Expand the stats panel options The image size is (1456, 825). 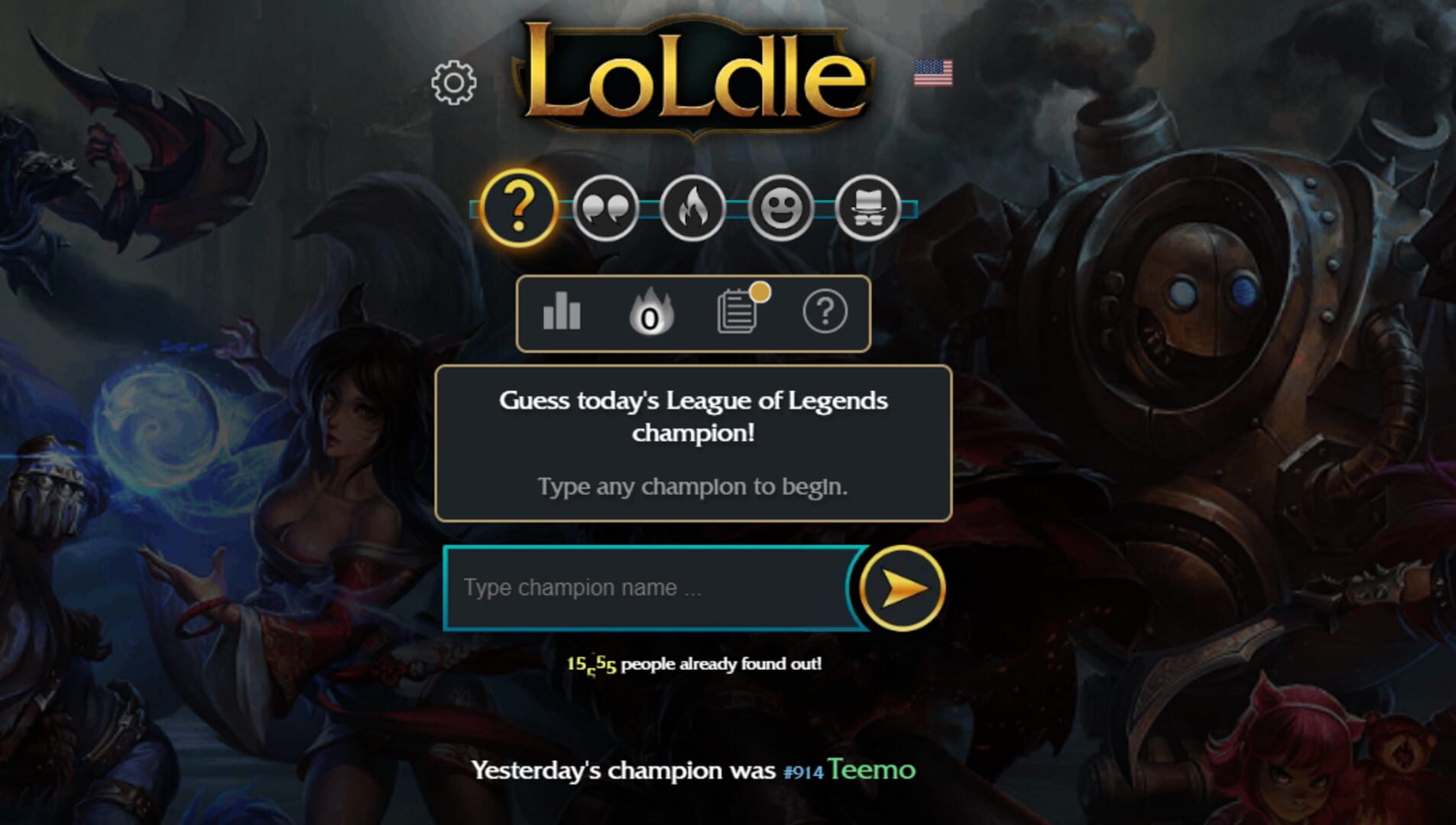coord(560,312)
